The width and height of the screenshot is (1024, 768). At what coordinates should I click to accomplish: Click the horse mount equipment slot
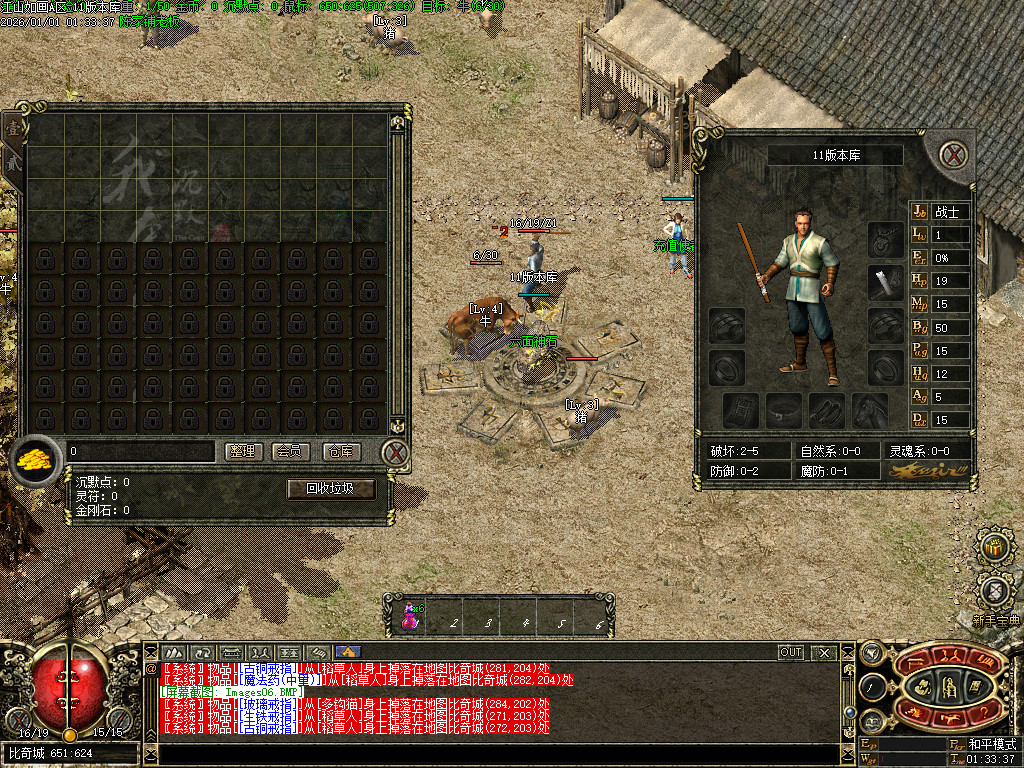(x=869, y=409)
